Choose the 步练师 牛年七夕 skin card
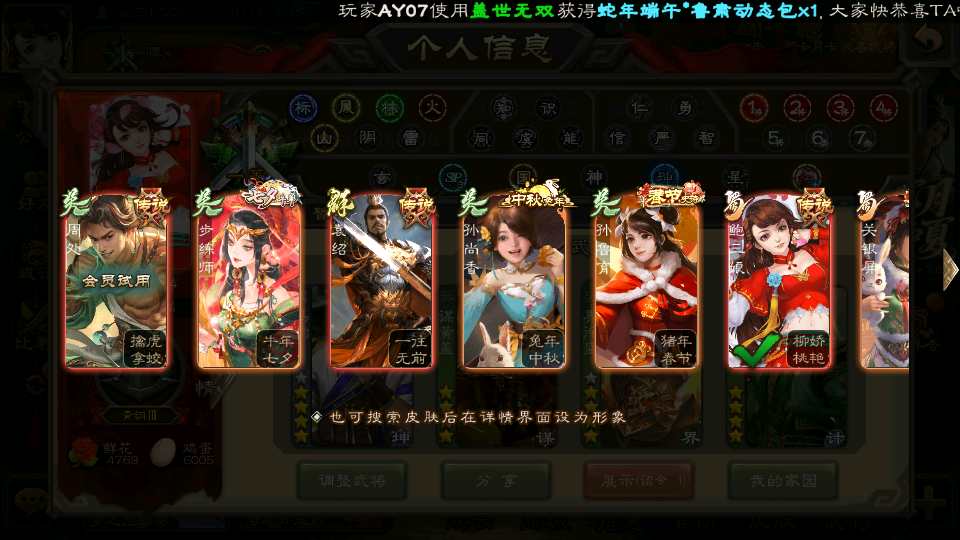 pos(249,281)
